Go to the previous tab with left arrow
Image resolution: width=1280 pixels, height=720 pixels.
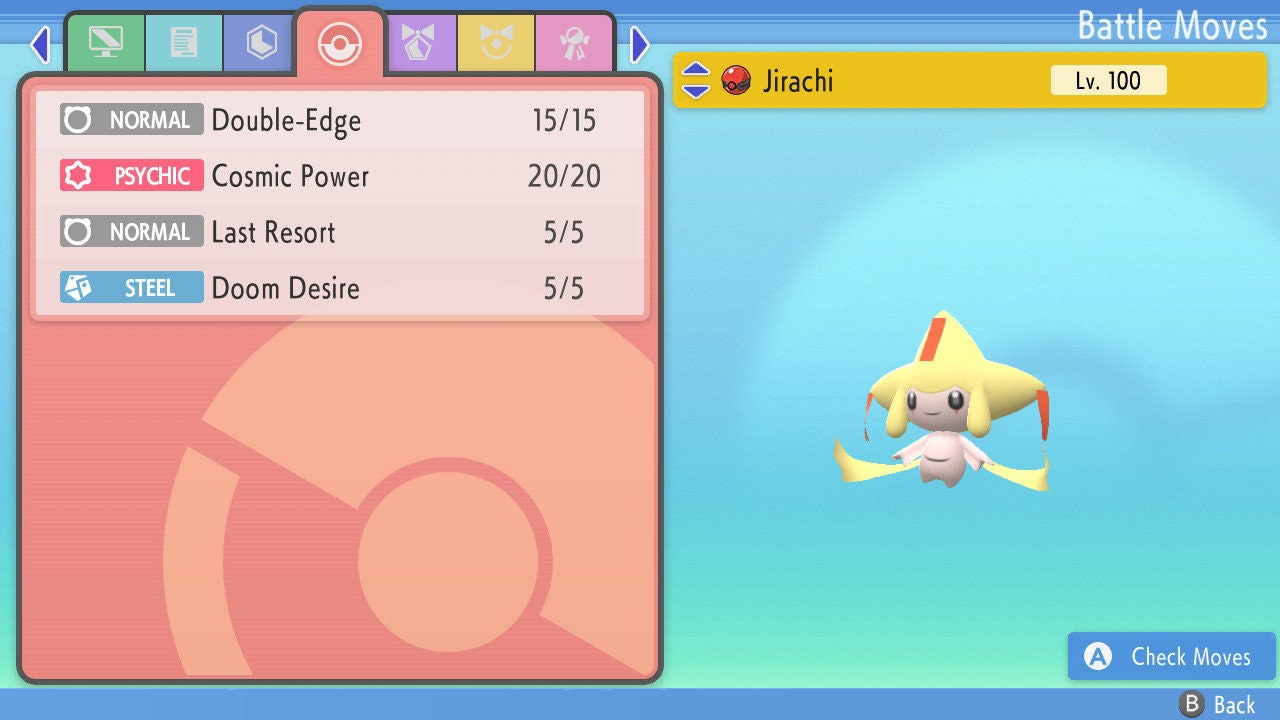tap(40, 45)
